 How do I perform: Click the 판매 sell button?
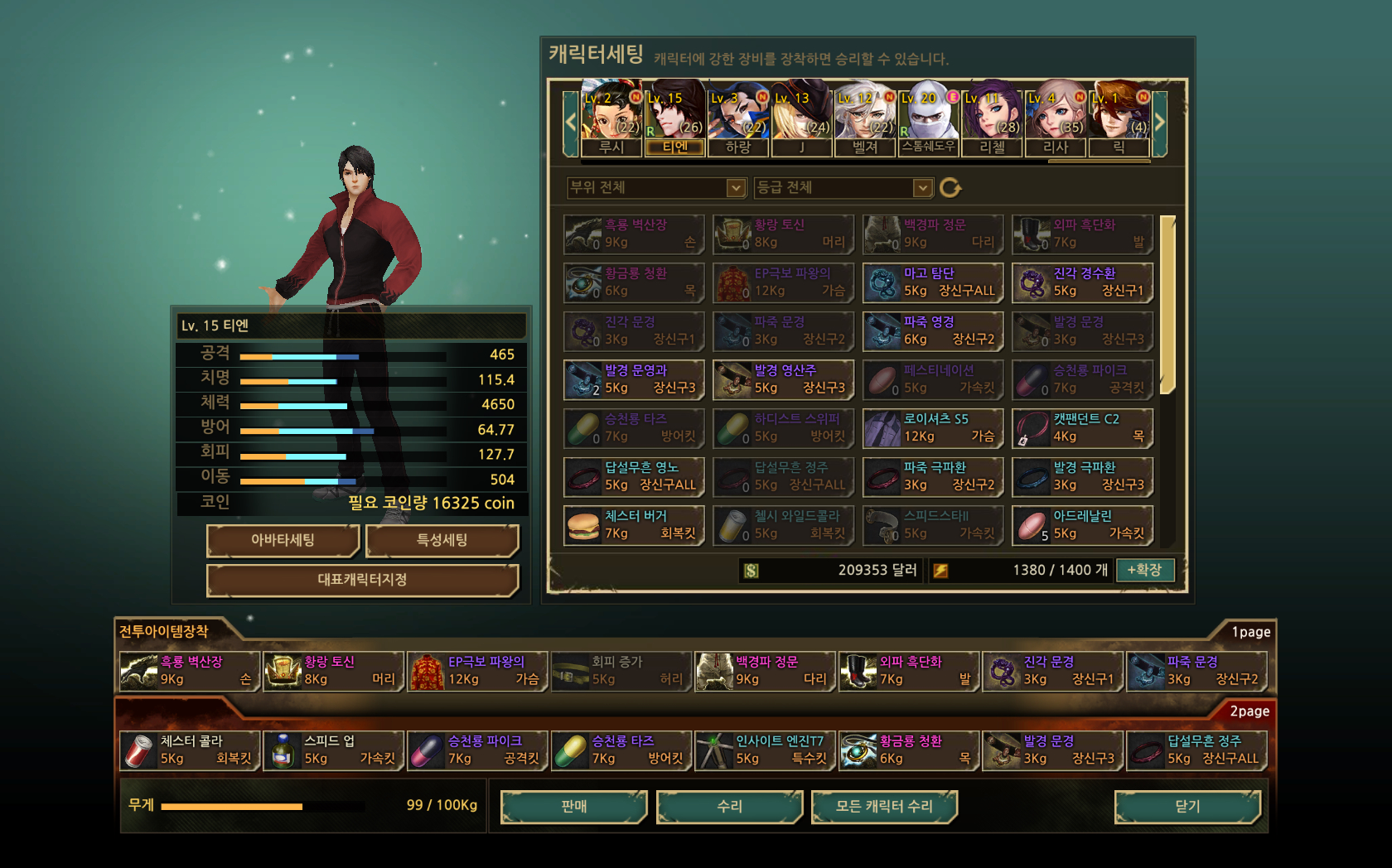pos(573,806)
